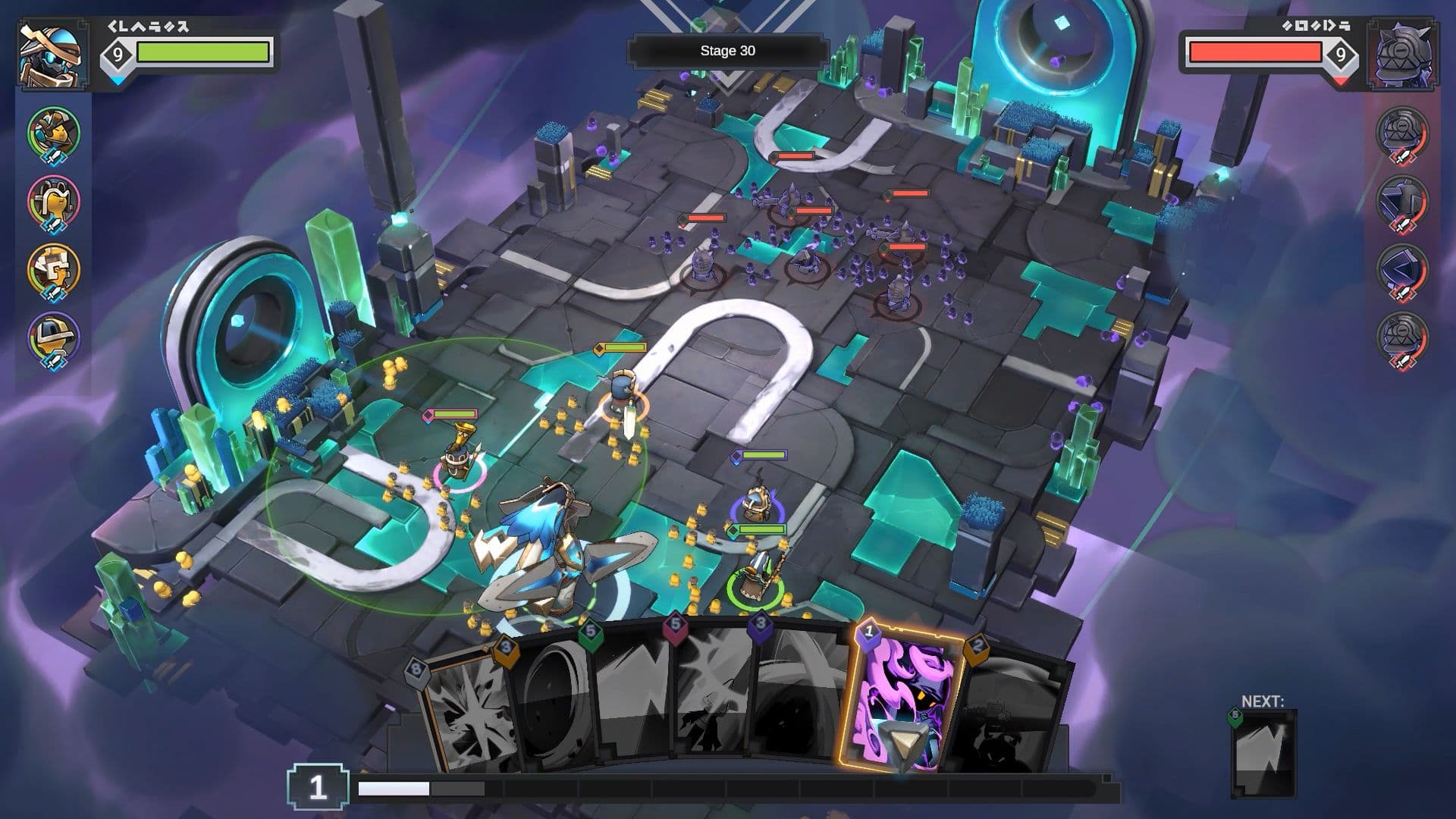Click the mana counter showing 1
Viewport: 1456px width, 819px height.
pos(318,787)
